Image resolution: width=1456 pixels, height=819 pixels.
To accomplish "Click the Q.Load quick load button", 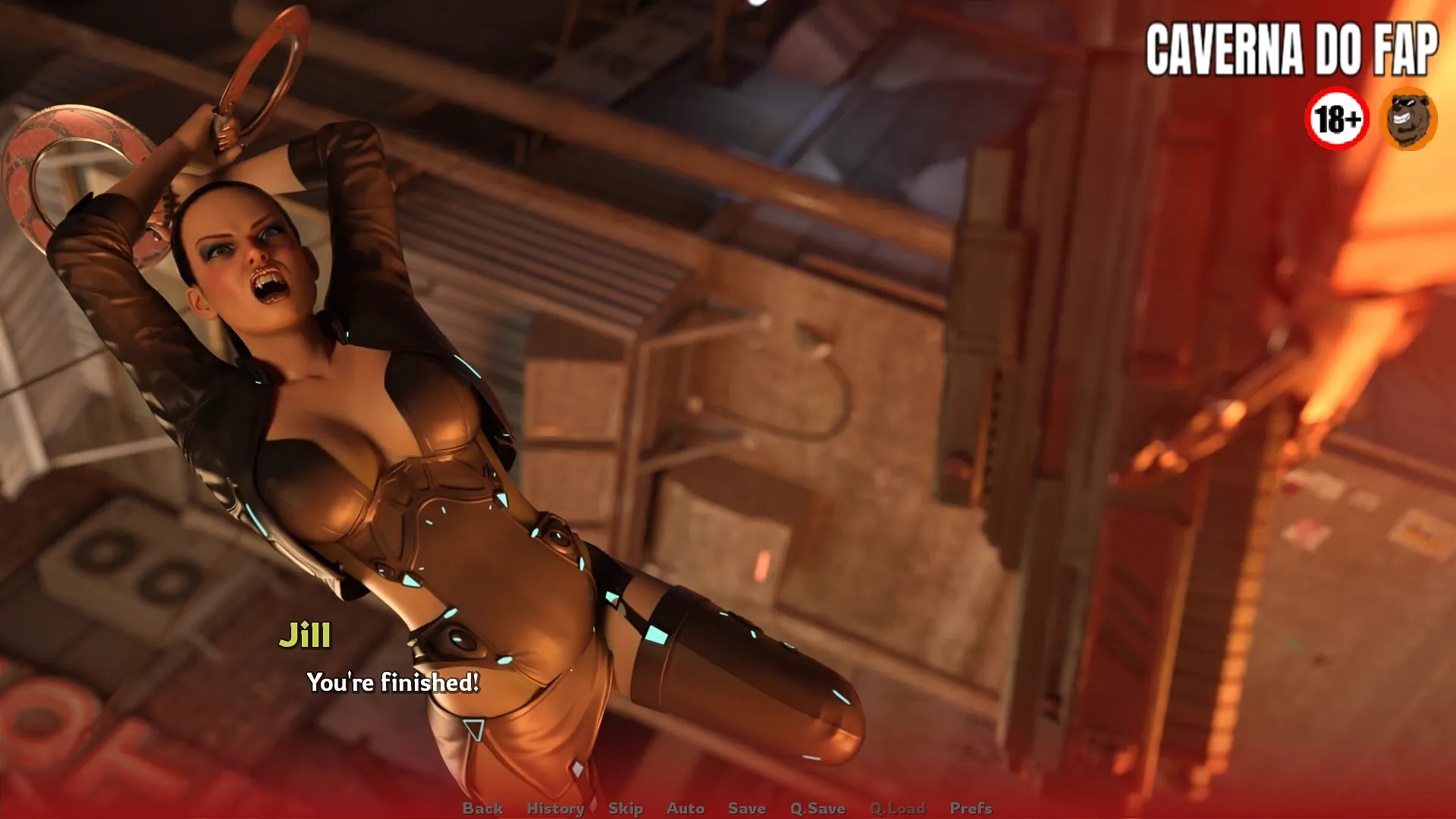I will pyautogui.click(x=897, y=808).
